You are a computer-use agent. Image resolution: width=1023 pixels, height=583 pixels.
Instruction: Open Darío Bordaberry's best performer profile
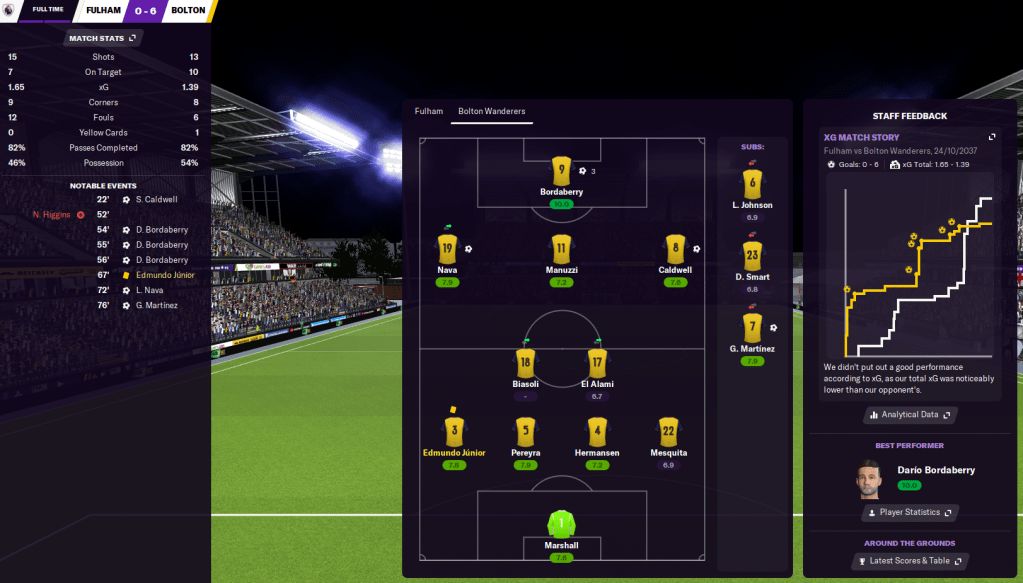pyautogui.click(x=935, y=470)
